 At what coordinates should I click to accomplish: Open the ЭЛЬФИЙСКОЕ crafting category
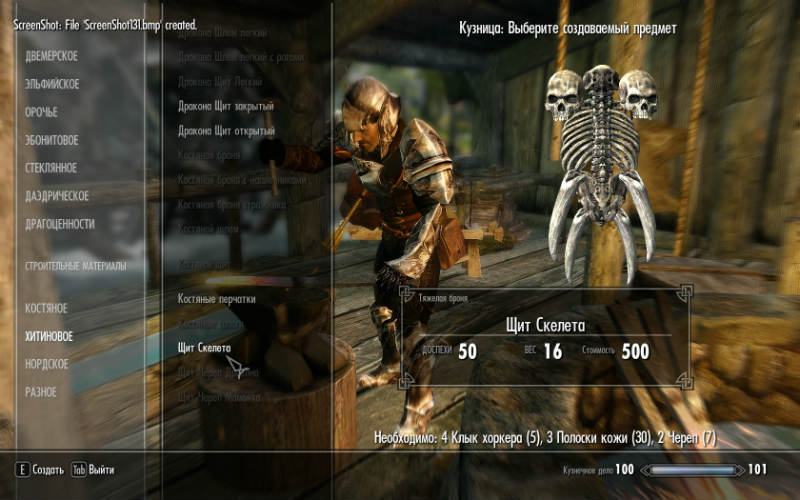point(52,85)
